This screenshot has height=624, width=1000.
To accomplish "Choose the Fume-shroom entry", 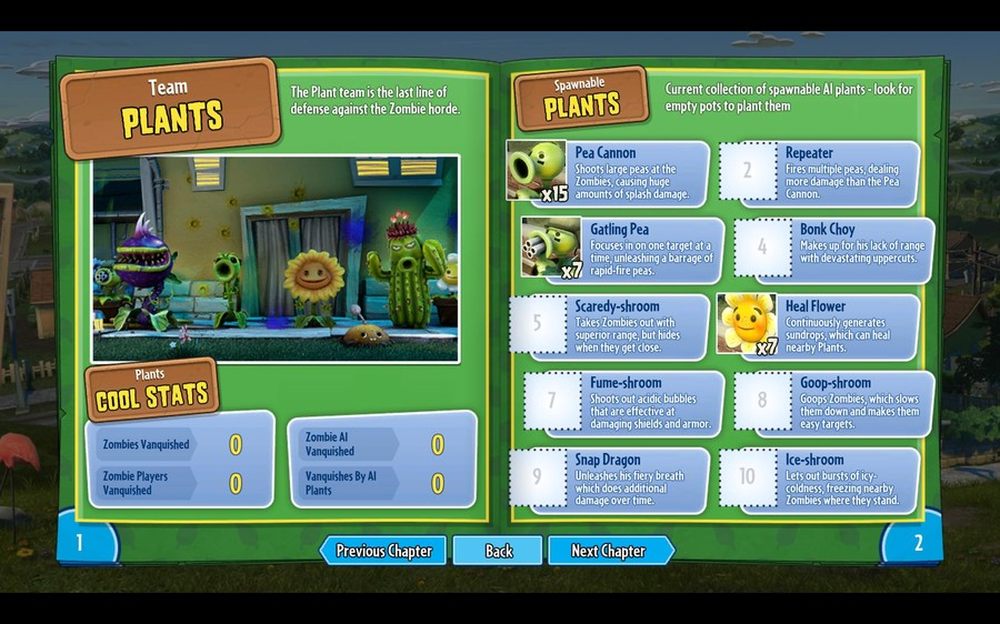I will (x=623, y=402).
